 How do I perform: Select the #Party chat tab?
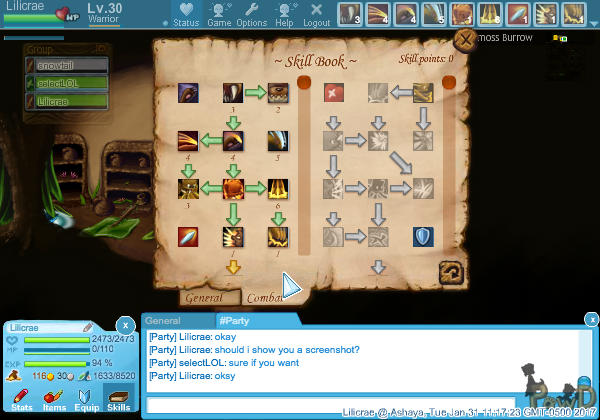point(235,320)
